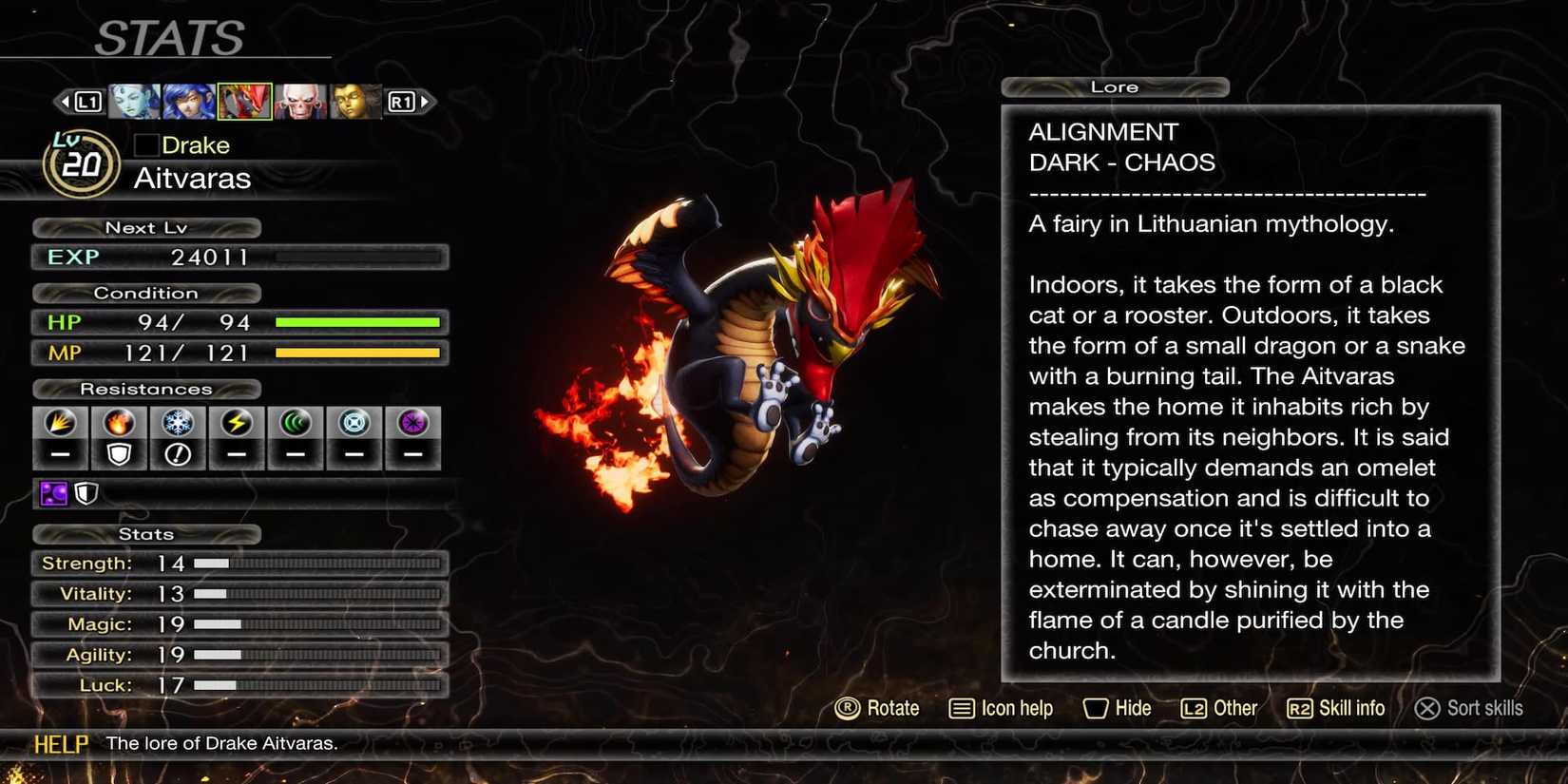
Task: Toggle Hide to conceal the interface
Action: 1118,708
